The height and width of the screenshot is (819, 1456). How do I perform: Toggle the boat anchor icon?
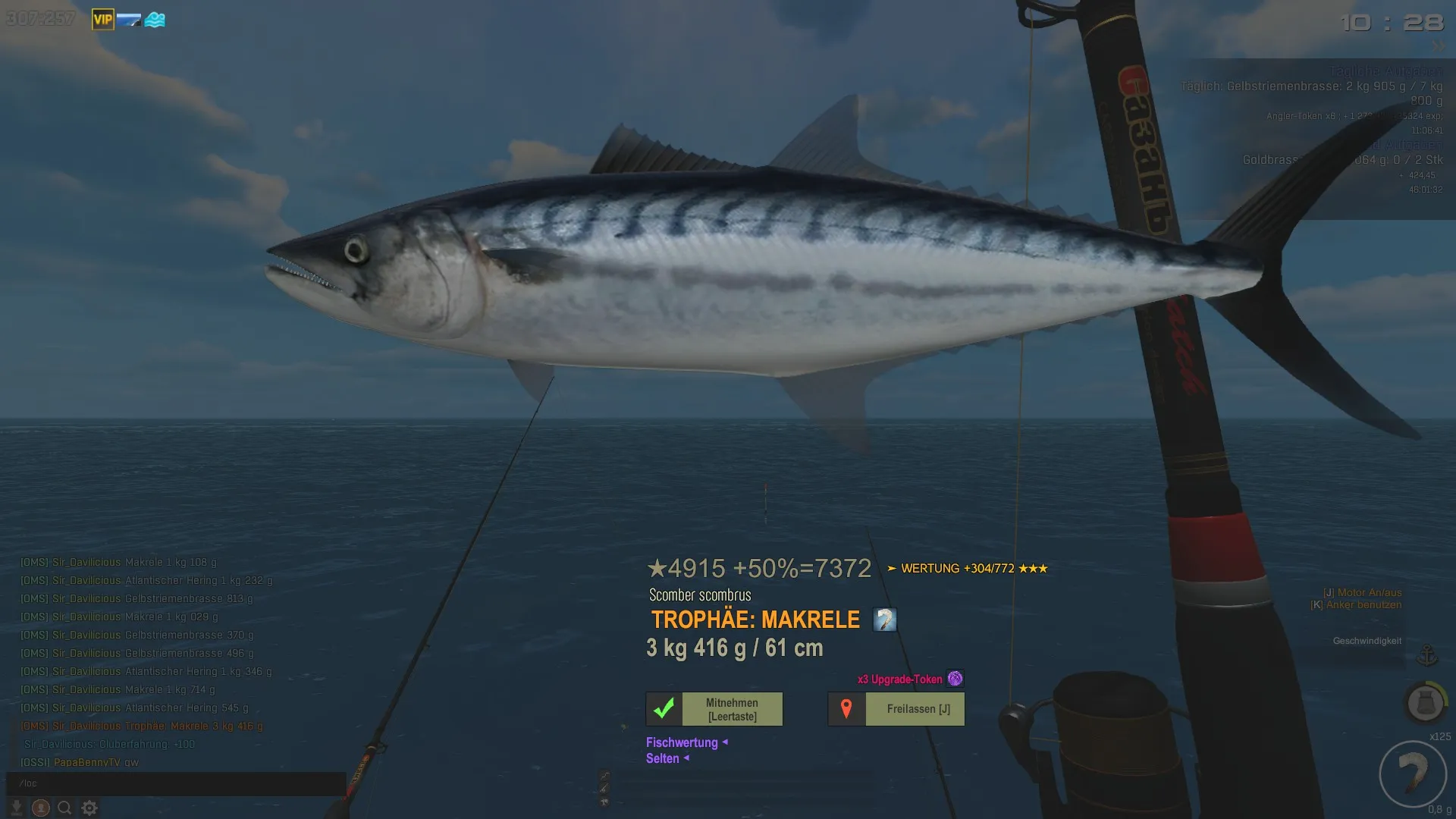coord(1427,654)
